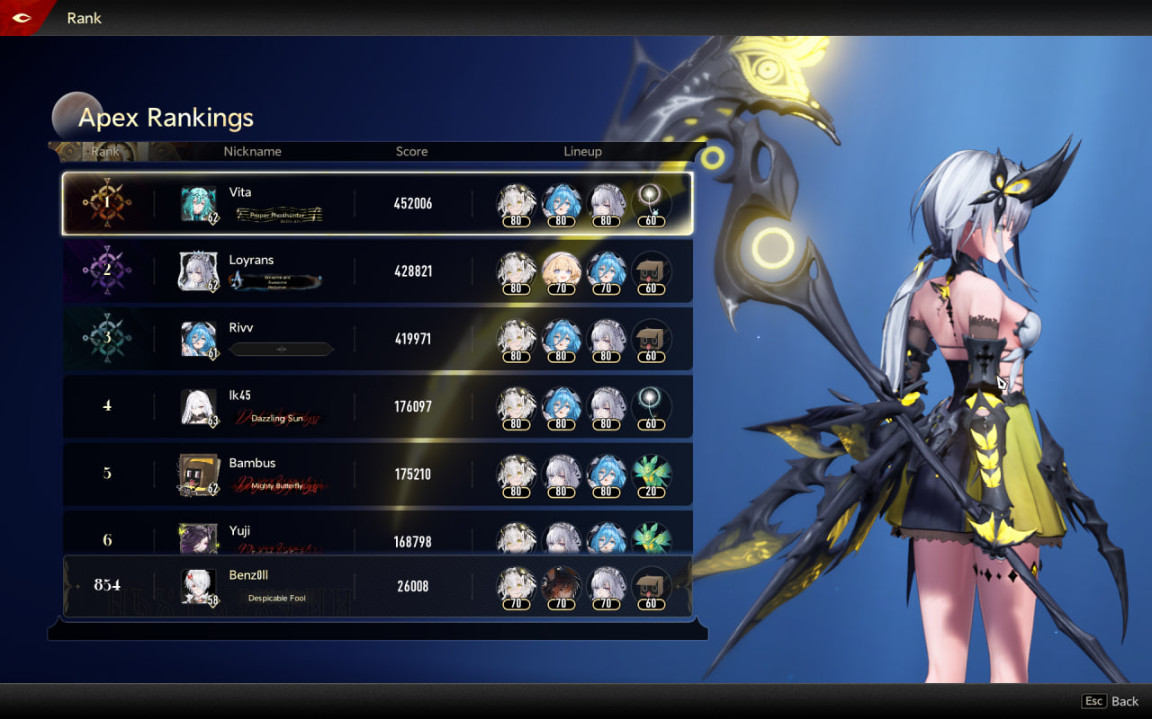Viewport: 1152px width, 719px height.
Task: Inspect the green dragon in Bambus's lineup
Action: (x=651, y=473)
